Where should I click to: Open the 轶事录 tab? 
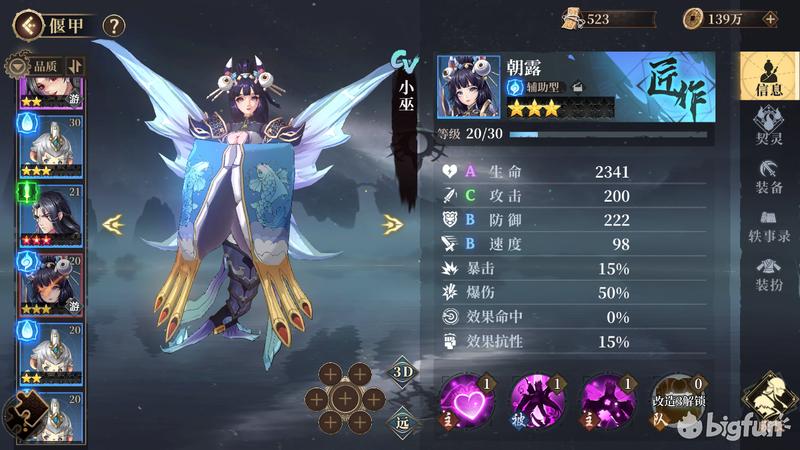[768, 224]
